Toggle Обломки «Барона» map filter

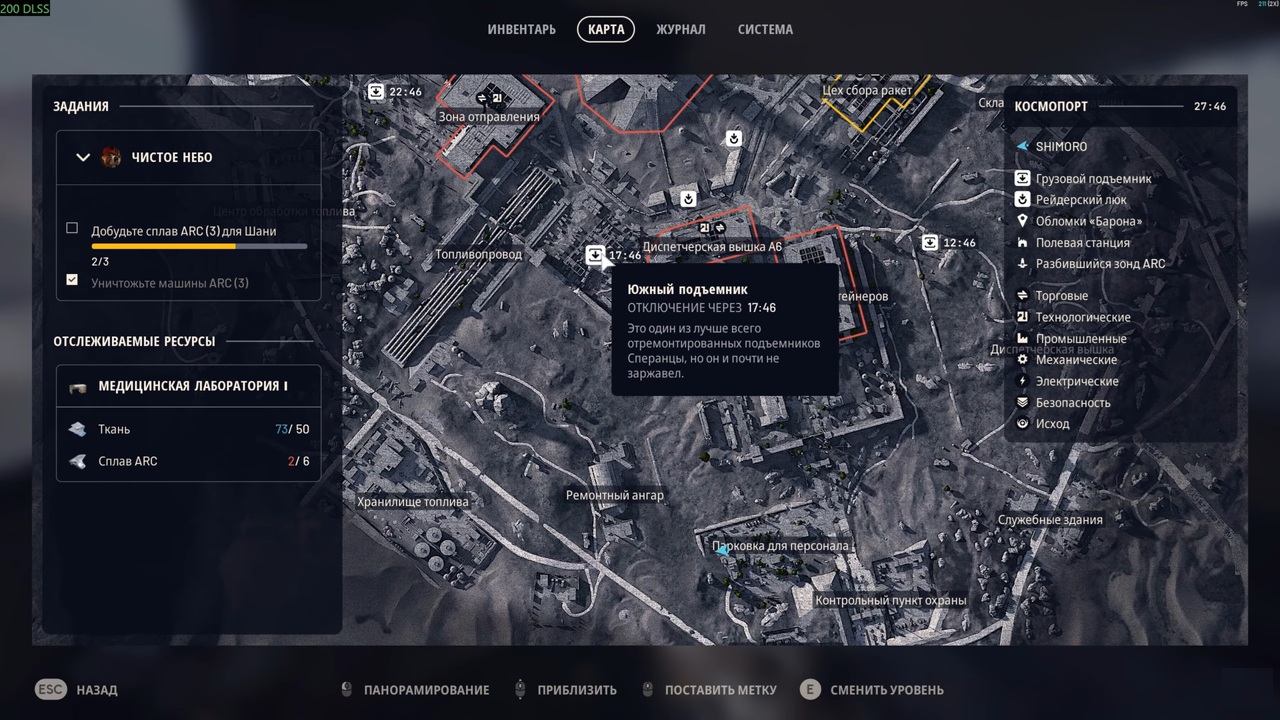coord(1088,221)
